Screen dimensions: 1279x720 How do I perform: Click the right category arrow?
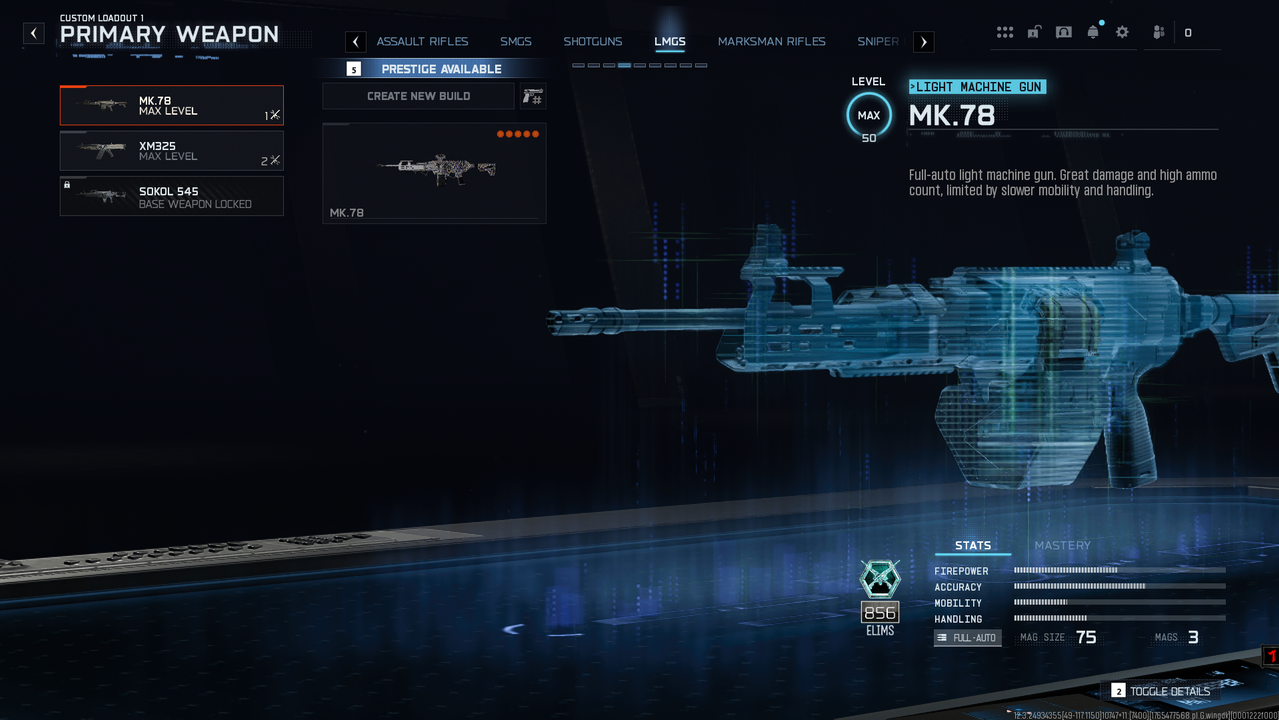point(923,42)
